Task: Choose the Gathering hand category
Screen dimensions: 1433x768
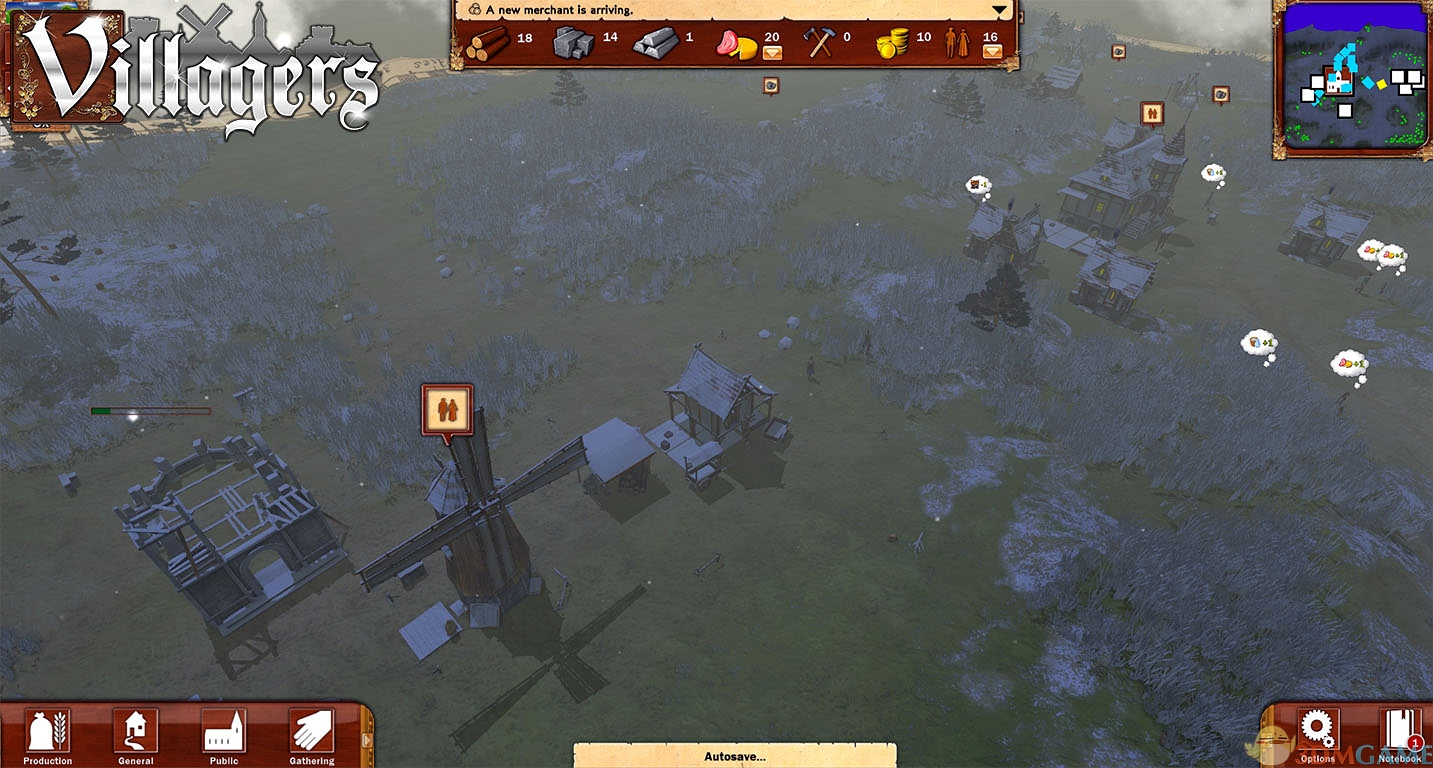Action: click(311, 733)
